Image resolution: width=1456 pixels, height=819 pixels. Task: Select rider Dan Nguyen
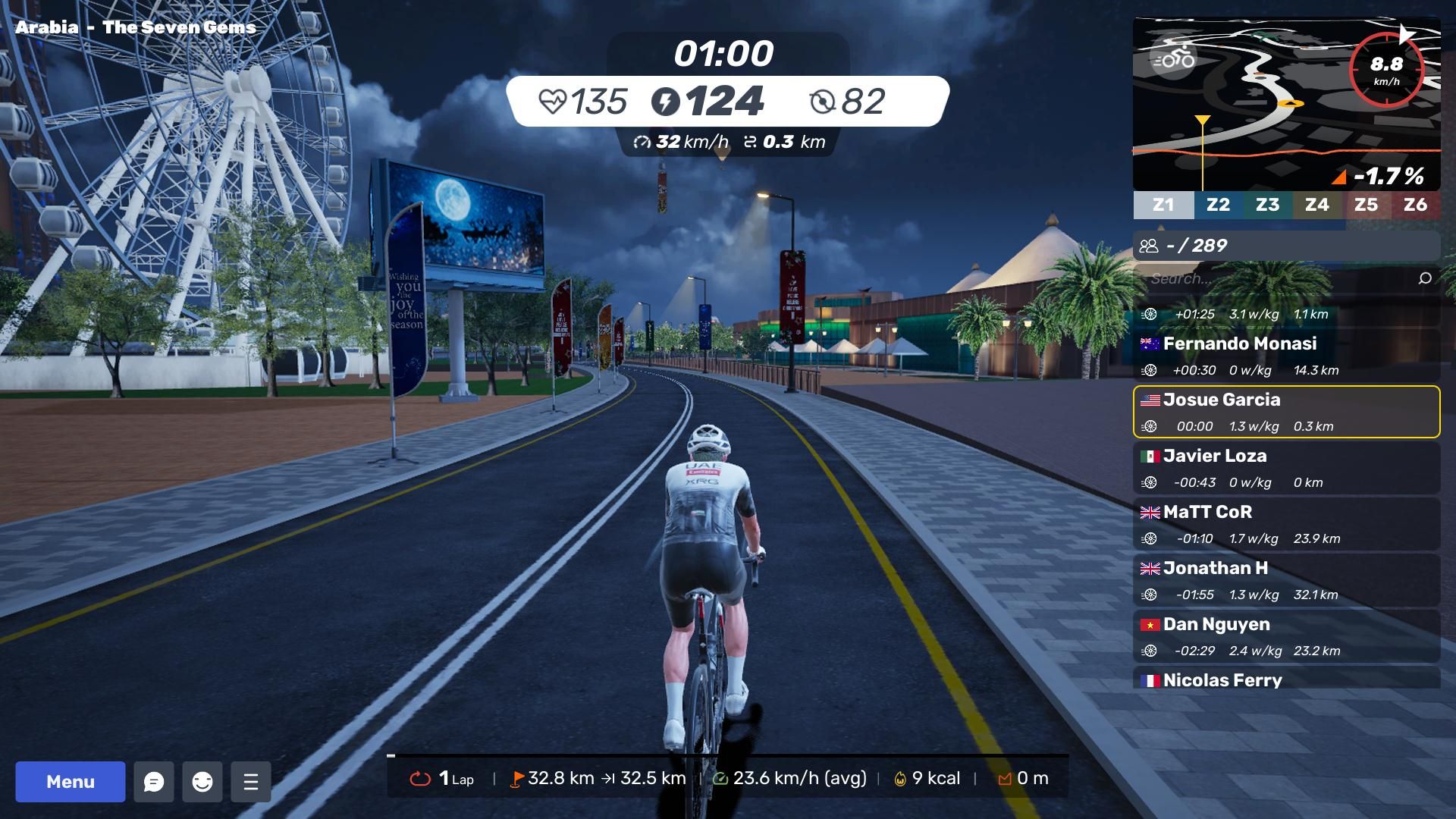coord(1286,636)
